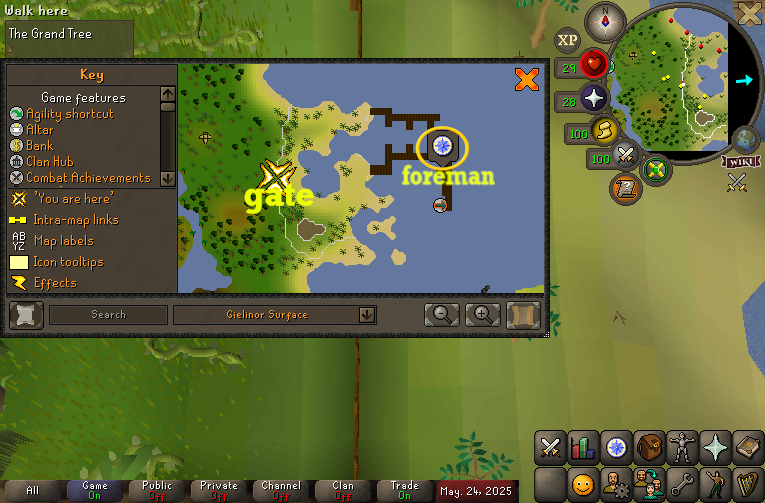Pick the Altar entry in the map key

[40, 130]
